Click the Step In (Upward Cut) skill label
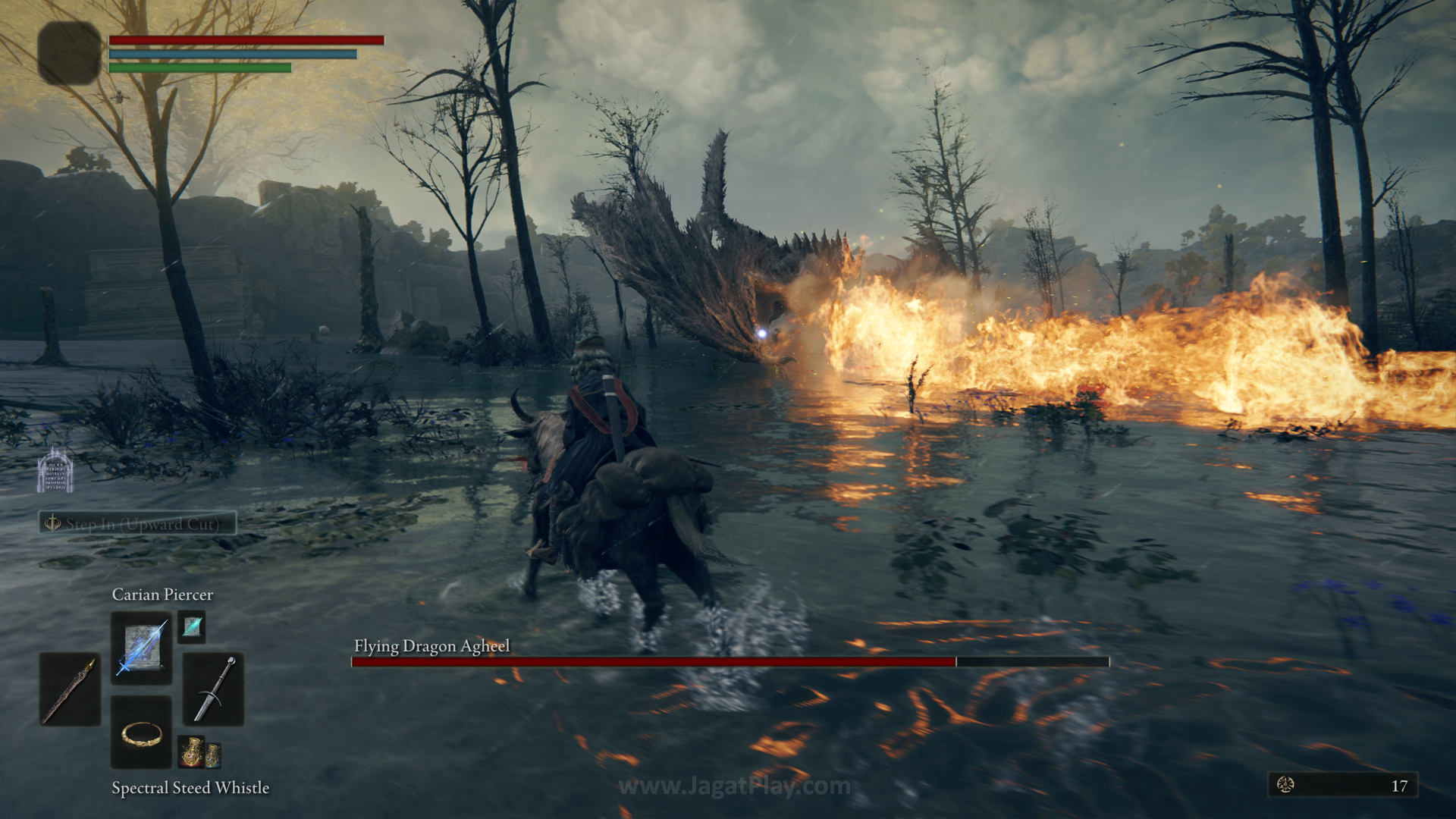Viewport: 1456px width, 819px height. 138,523
